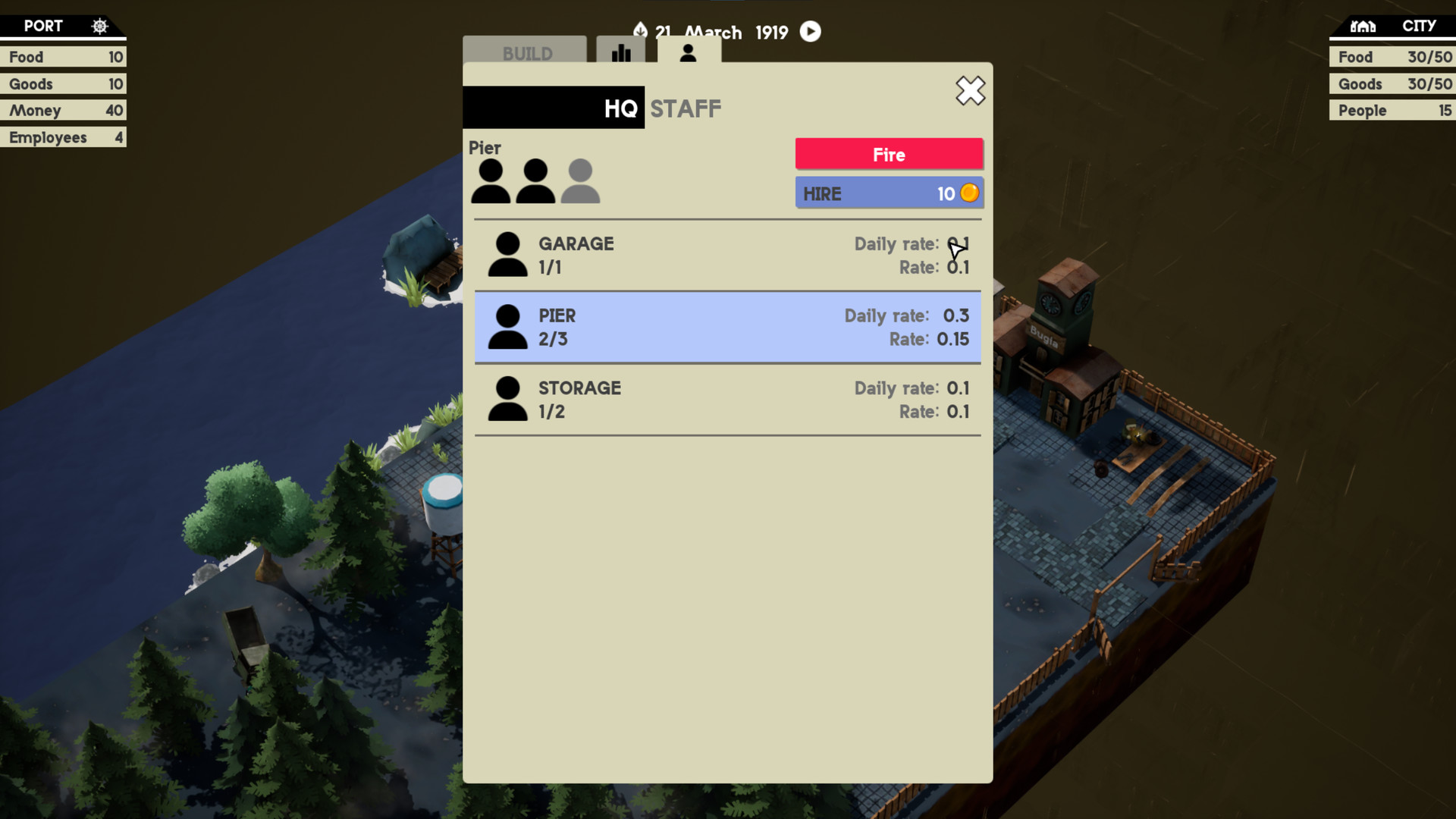Select the second filled Pier worker icon

(x=536, y=182)
